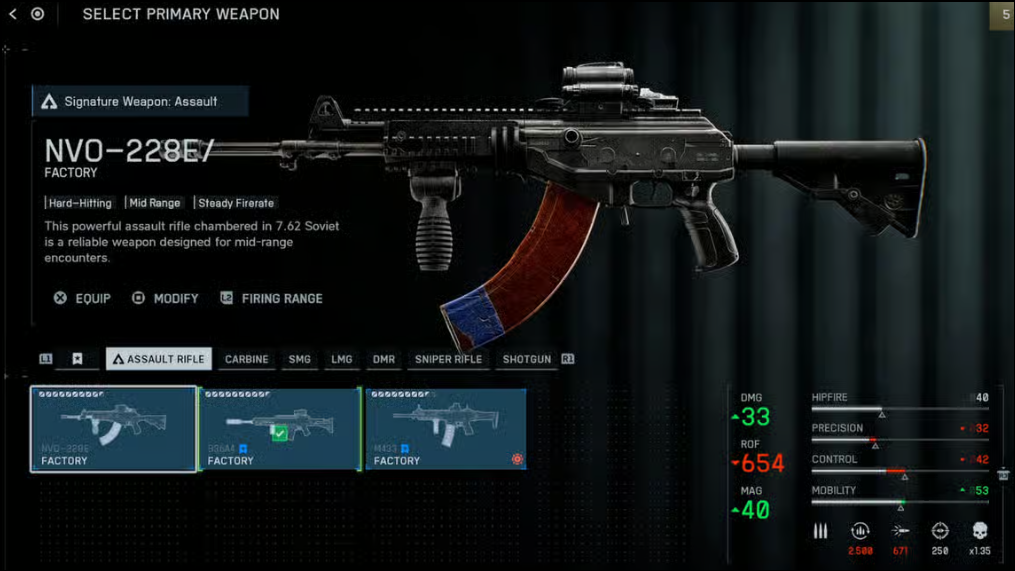
Task: Open the Modify weapon option
Action: click(166, 298)
